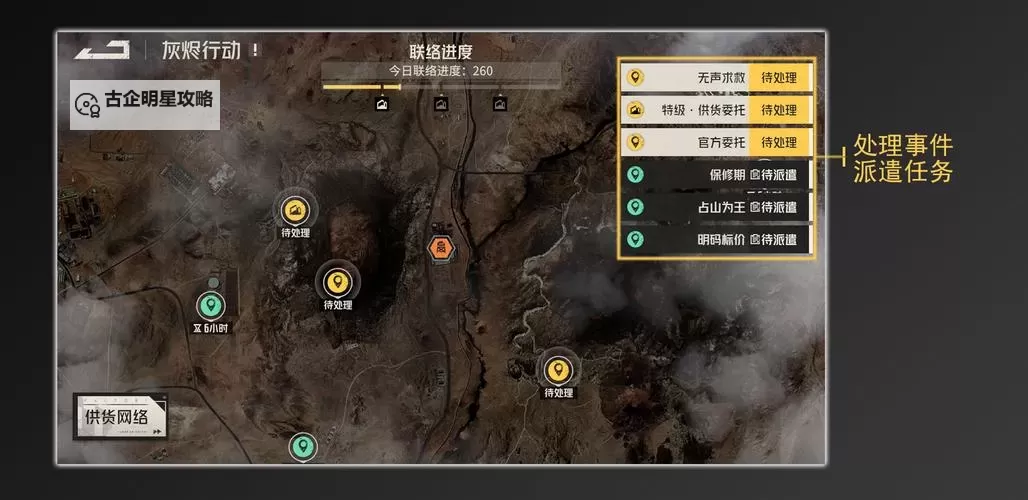Screen dimensions: 1028x500
Task: Select the green marker with 6小时 timer
Action: 210,306
